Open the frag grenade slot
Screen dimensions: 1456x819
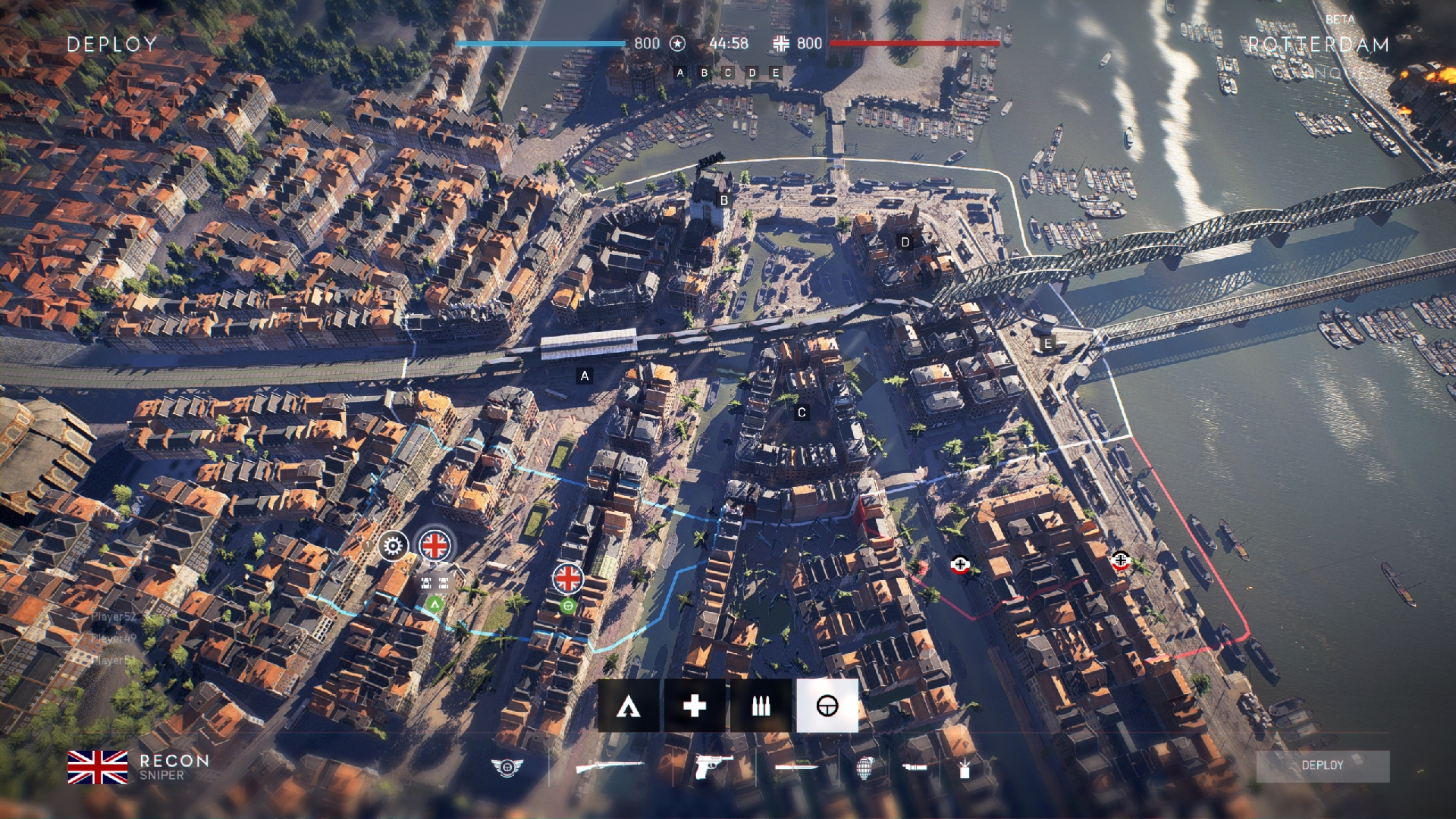tap(864, 767)
